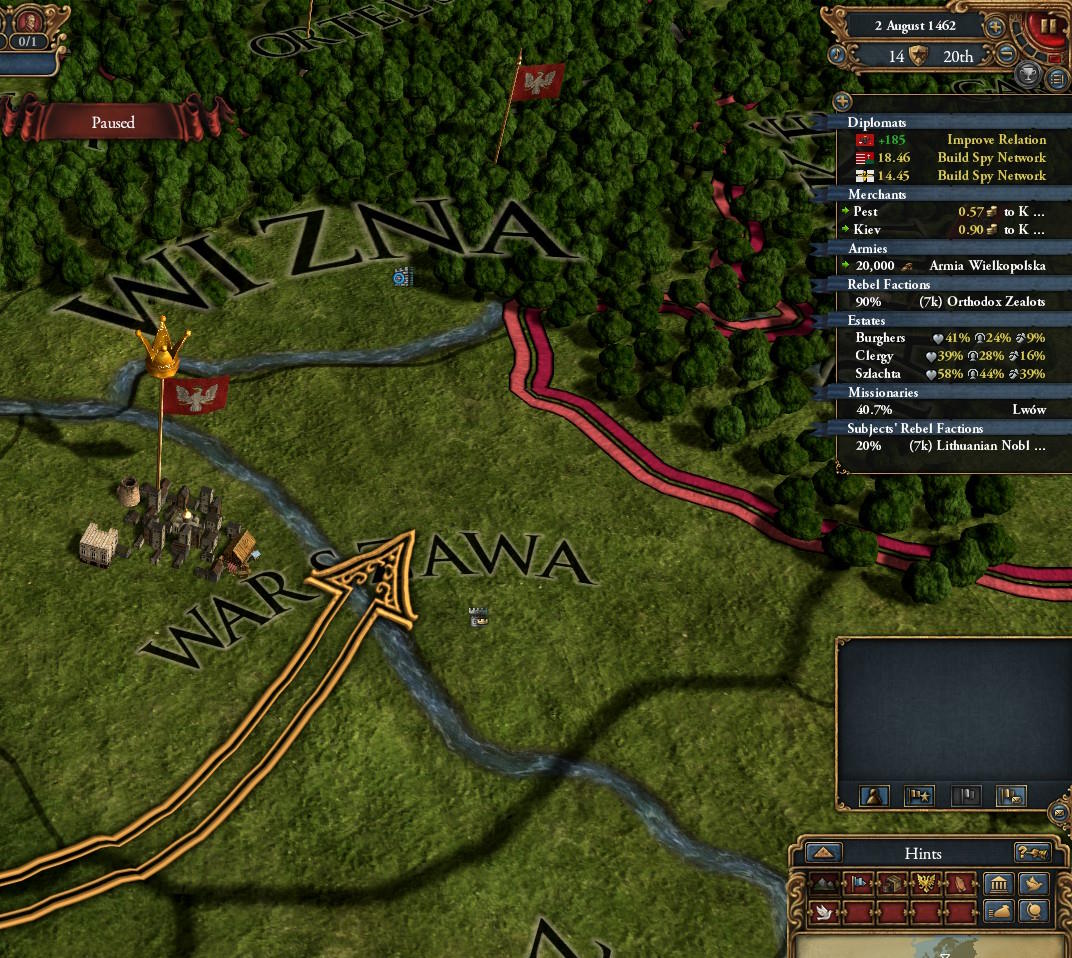
Task: Switch to the terrain map mode
Action: pos(825,884)
